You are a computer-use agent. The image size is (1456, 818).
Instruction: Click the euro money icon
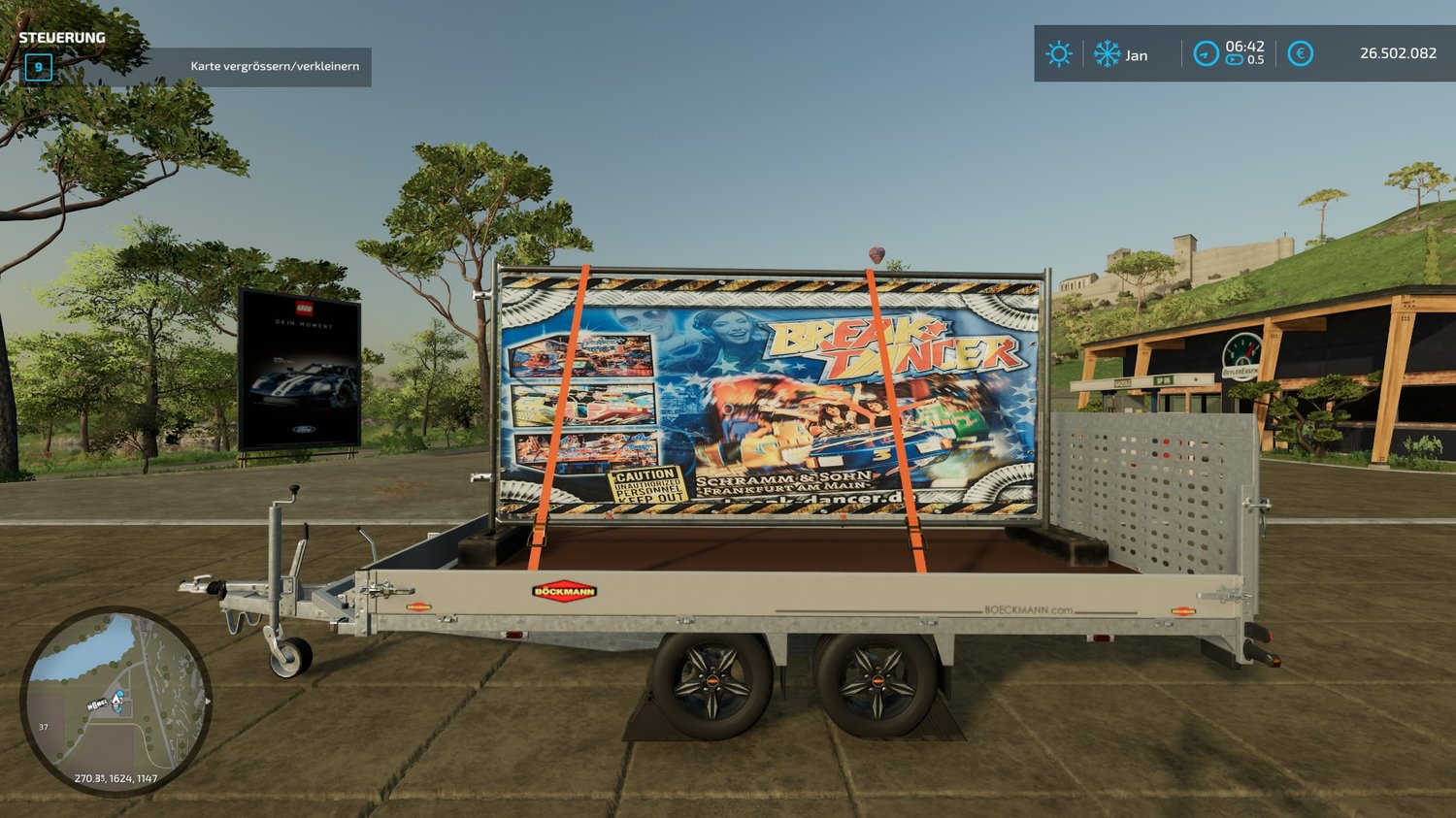coord(1300,53)
